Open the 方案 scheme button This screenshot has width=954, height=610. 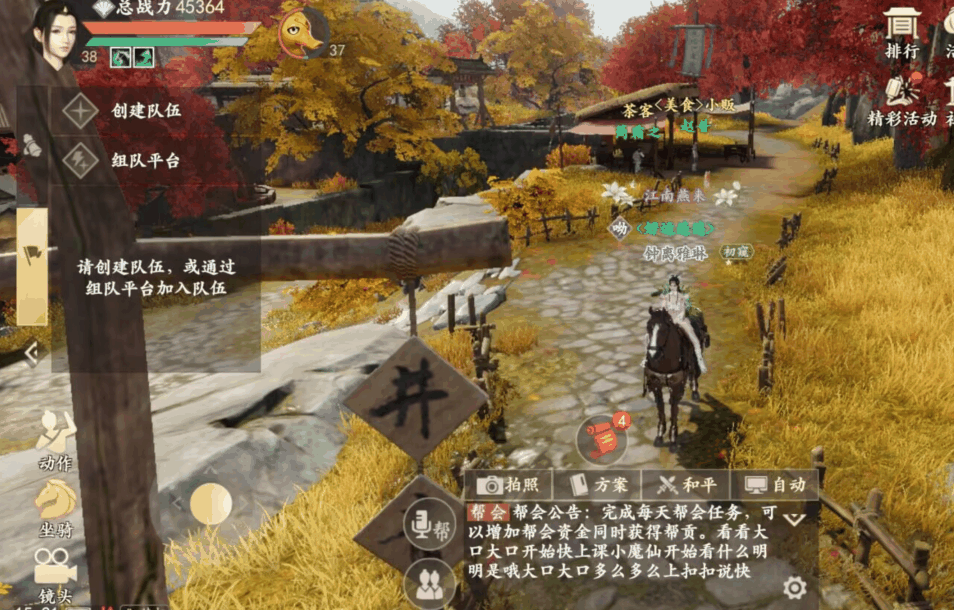(598, 485)
